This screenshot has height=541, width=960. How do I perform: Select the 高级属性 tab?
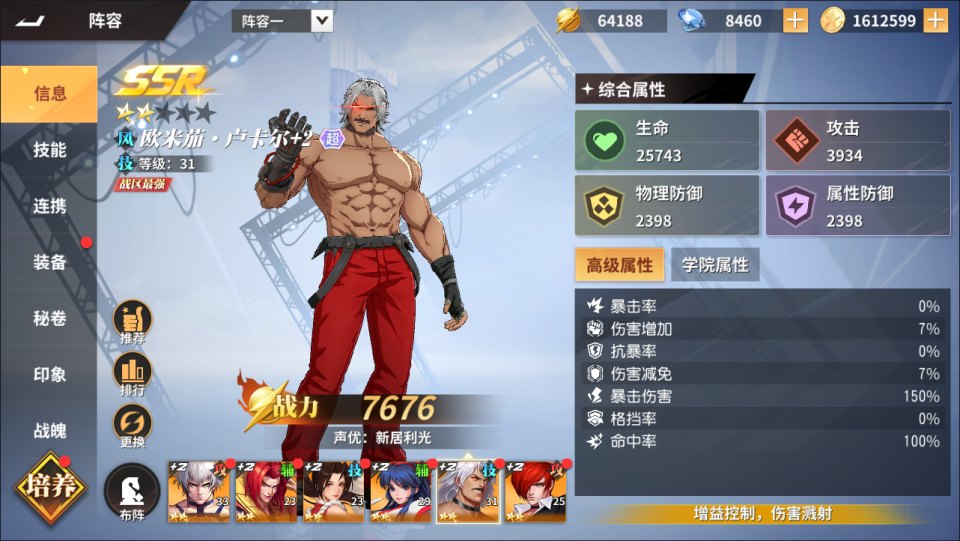tap(619, 265)
